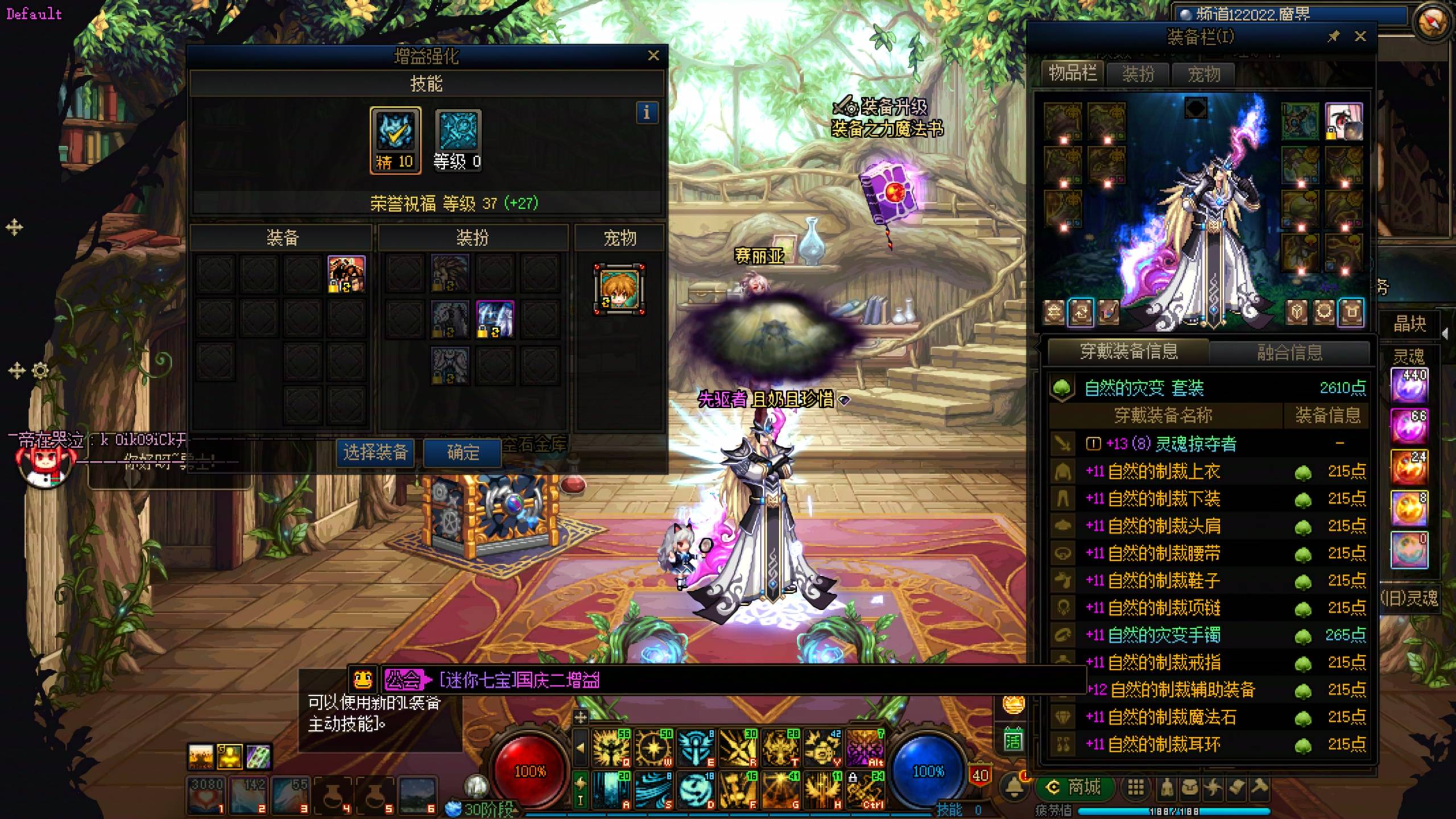Switch to the 装扮 tab in 装备栏
The width and height of the screenshot is (1456, 819).
coord(1138,74)
